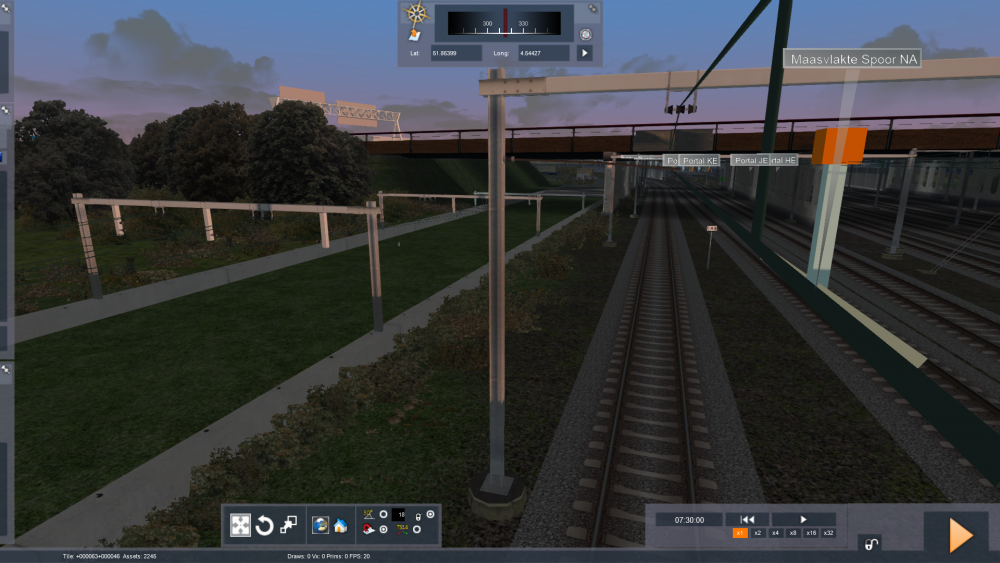The width and height of the screenshot is (1000, 563).
Task: Edit the Longitude coordinate field
Action: click(544, 53)
